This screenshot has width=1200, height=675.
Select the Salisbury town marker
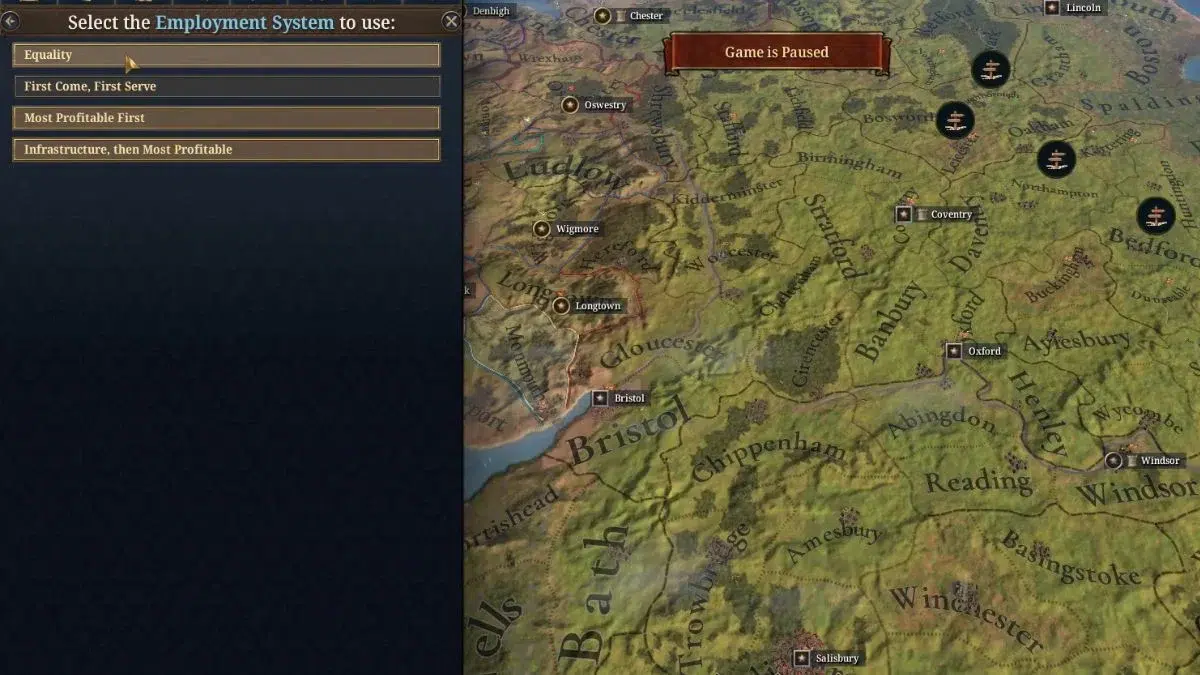pos(802,658)
